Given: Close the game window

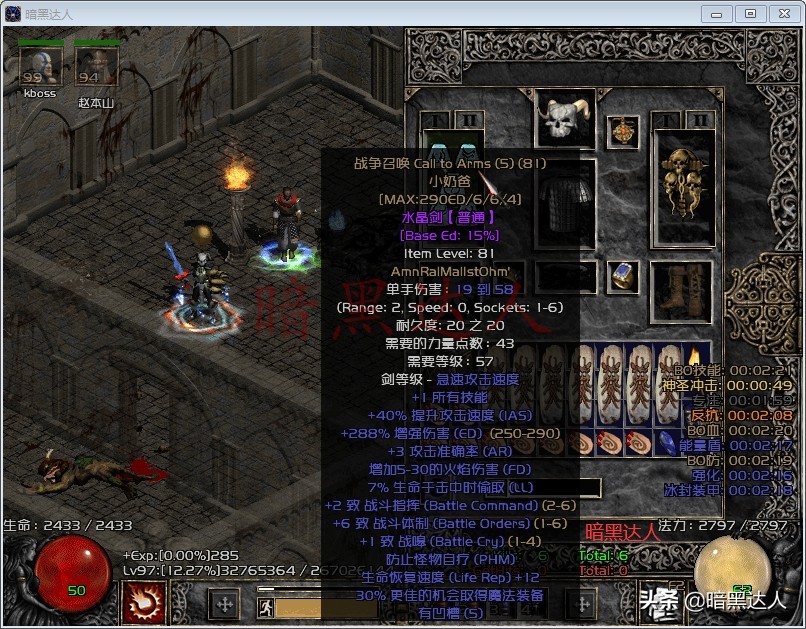Looking at the screenshot, I should click(x=783, y=13).
